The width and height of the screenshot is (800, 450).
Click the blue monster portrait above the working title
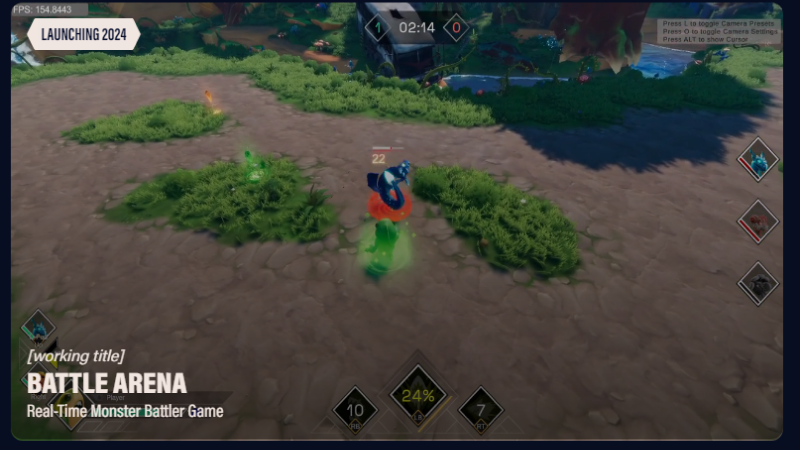click(39, 328)
